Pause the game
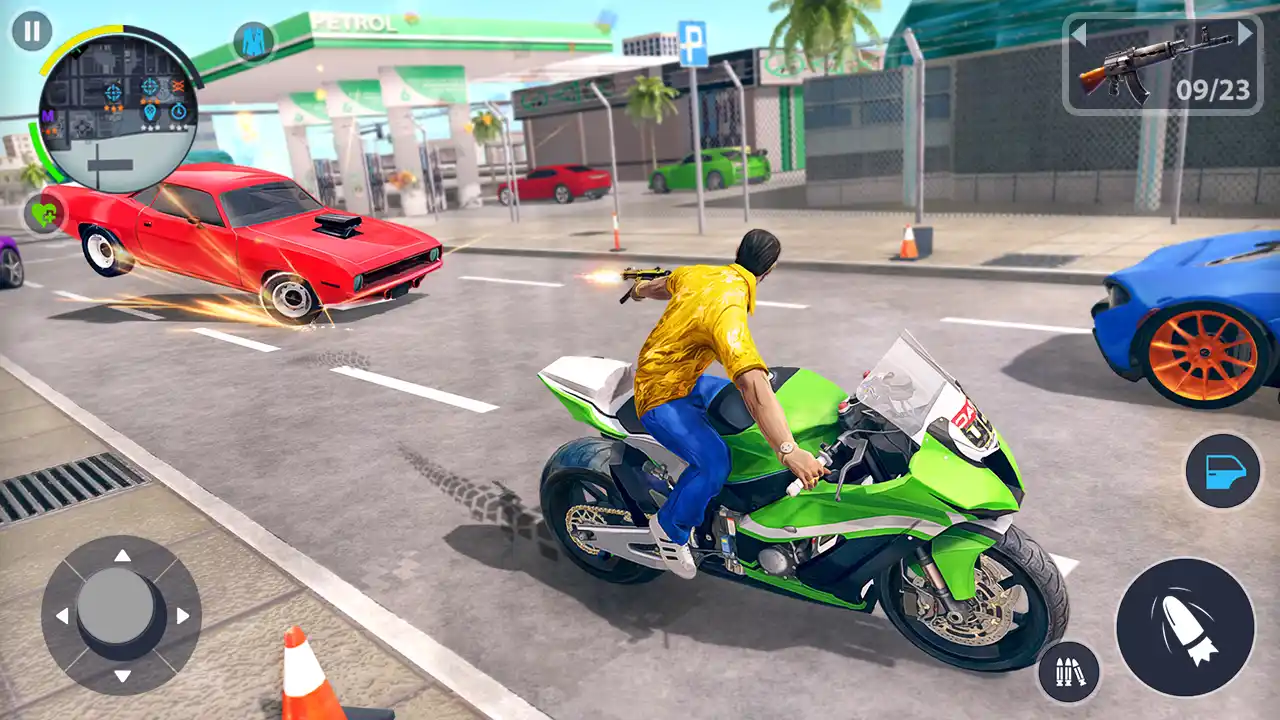The width and height of the screenshot is (1280, 720). tap(30, 30)
